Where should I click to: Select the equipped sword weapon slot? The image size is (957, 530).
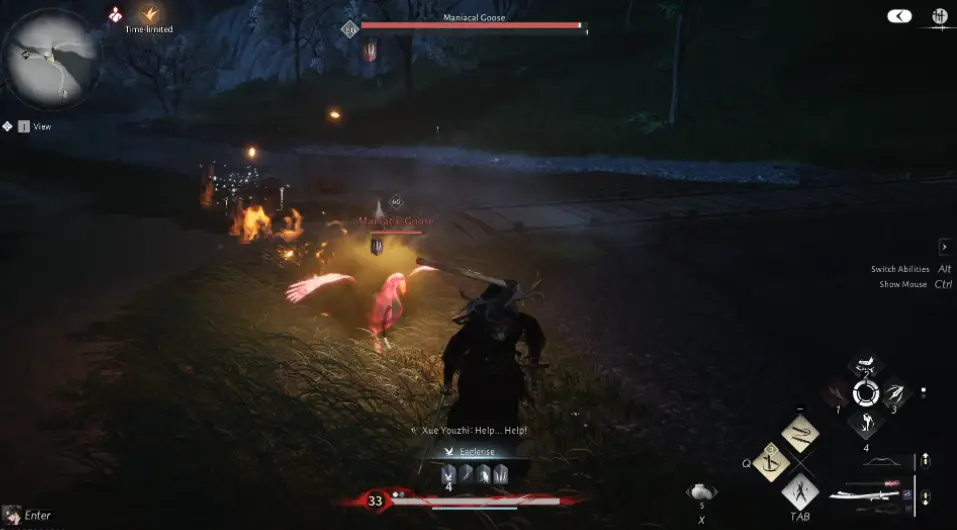(x=870, y=495)
